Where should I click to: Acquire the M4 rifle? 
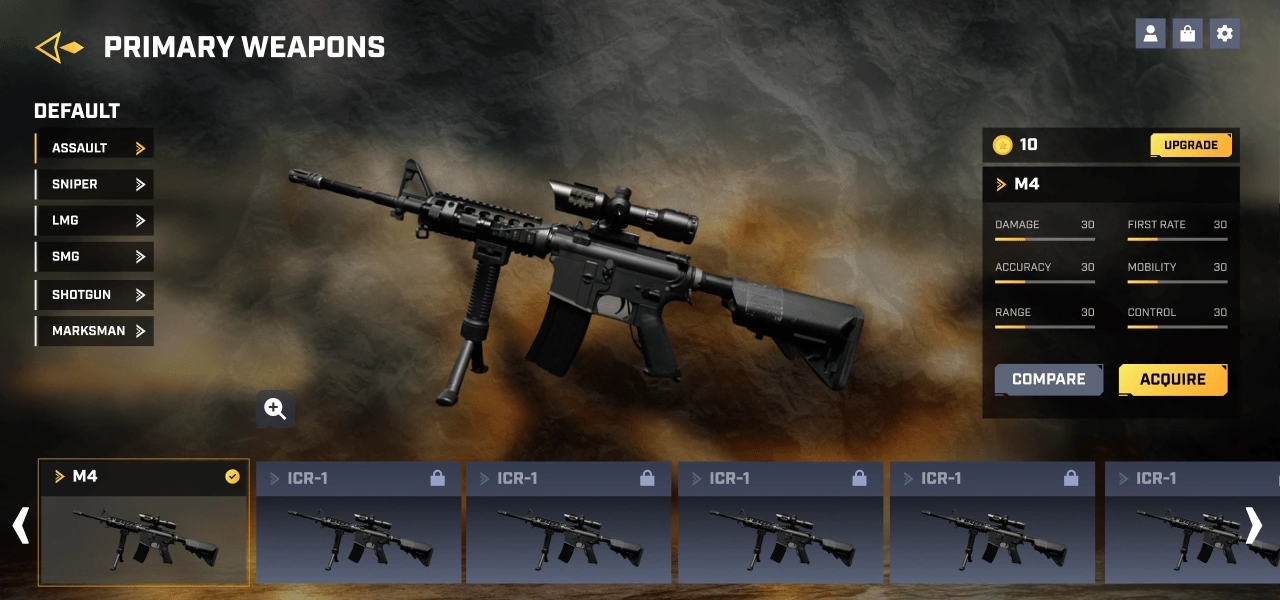[1172, 380]
